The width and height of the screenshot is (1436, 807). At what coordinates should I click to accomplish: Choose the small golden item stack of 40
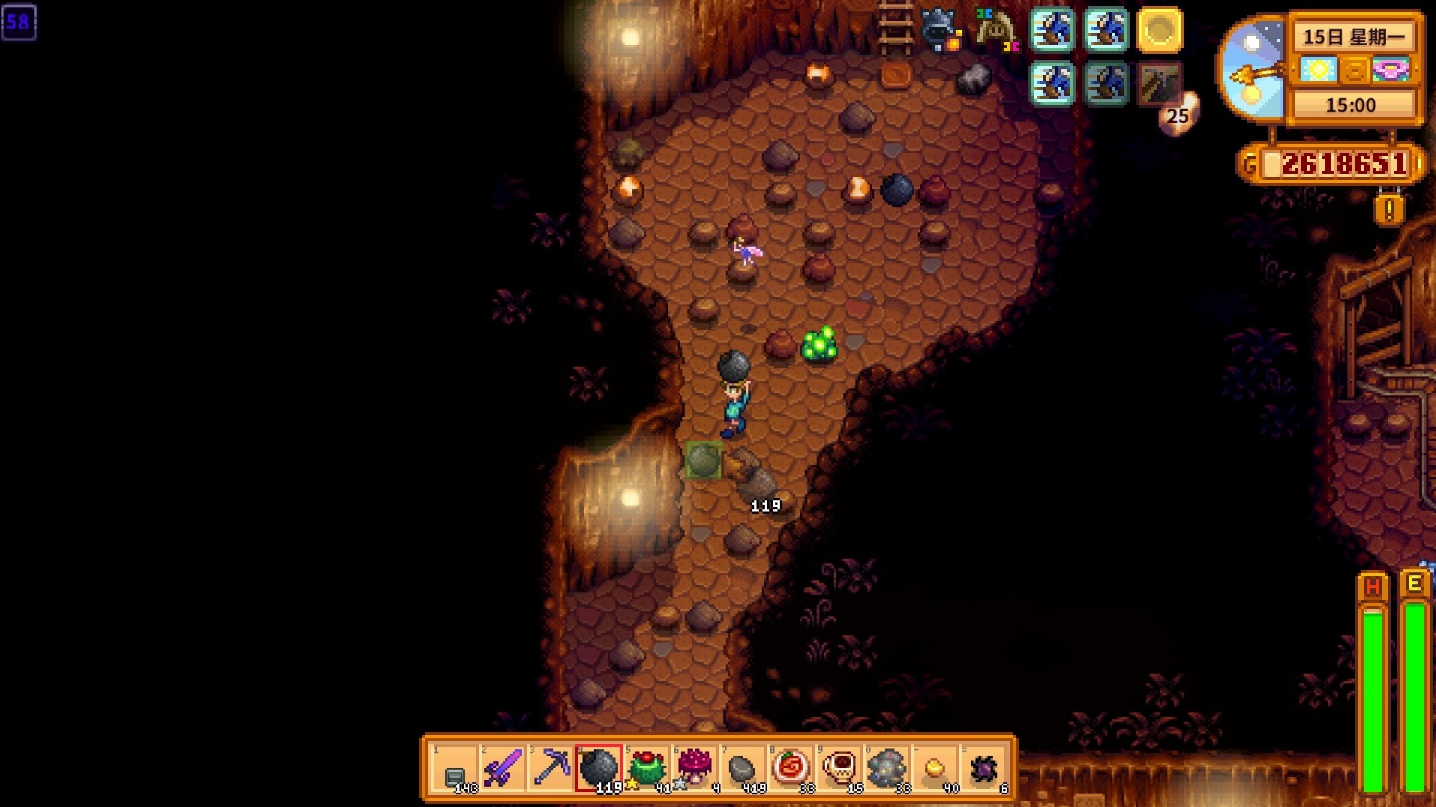(x=935, y=768)
